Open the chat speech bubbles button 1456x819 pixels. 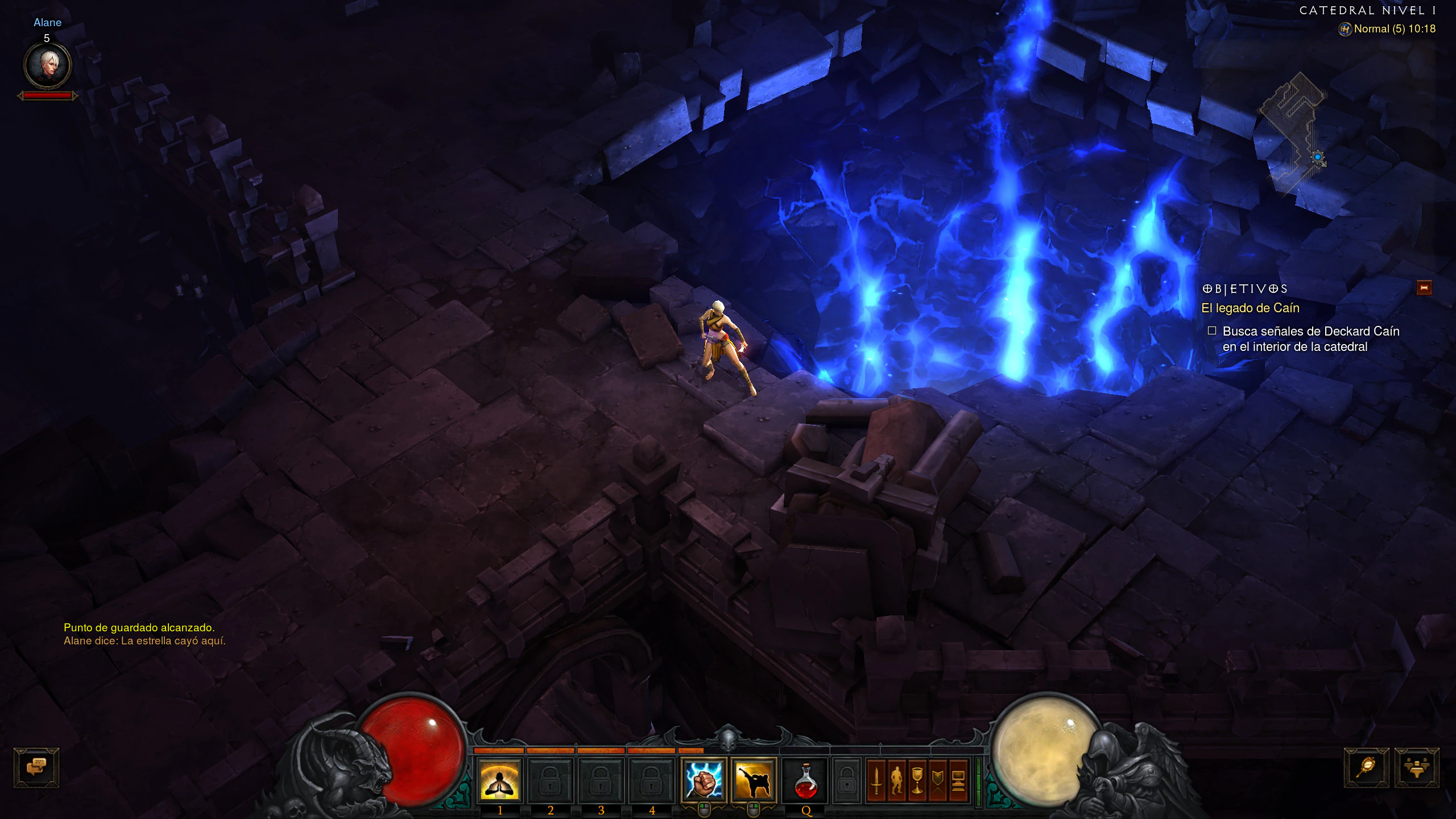[36, 767]
